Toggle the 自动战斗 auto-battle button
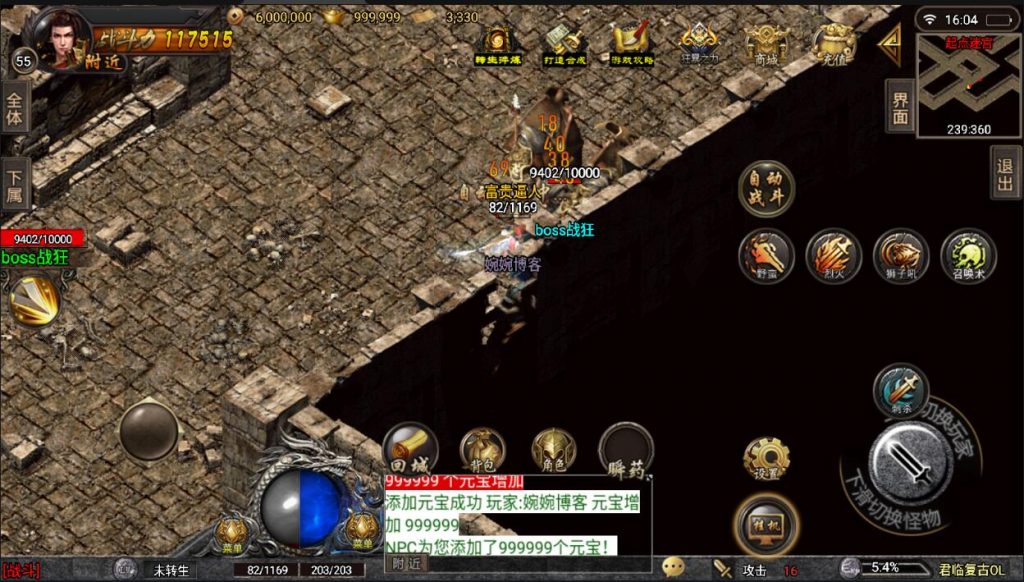The image size is (1024, 582). [x=766, y=188]
